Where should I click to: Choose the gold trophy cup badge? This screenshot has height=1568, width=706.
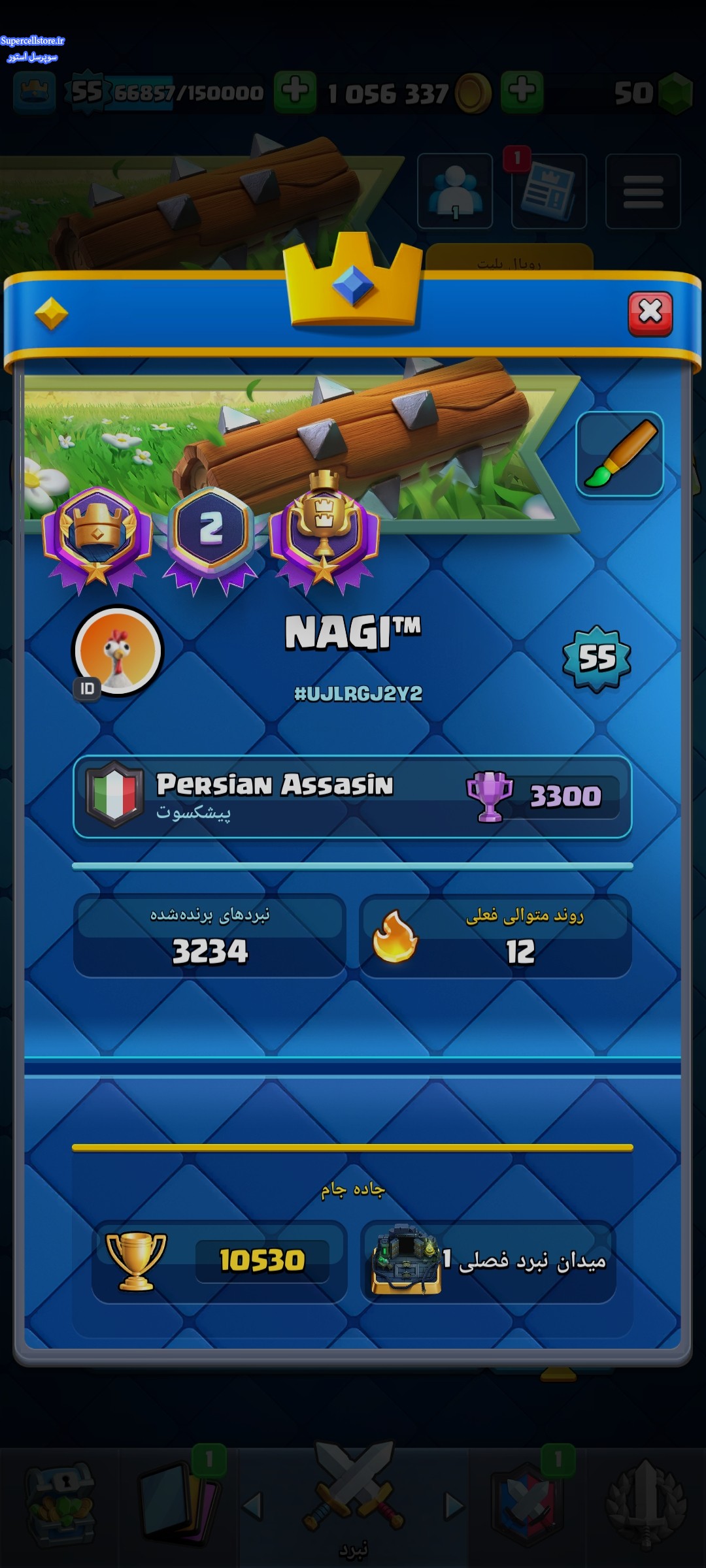(324, 531)
